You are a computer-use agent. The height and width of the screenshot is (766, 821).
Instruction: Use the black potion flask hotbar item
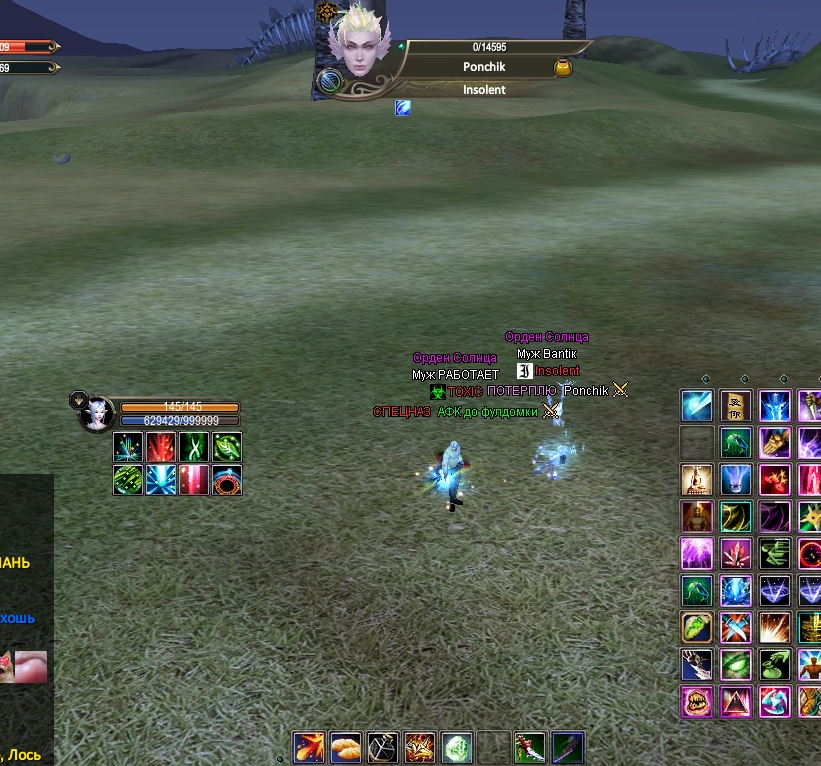tap(383, 747)
